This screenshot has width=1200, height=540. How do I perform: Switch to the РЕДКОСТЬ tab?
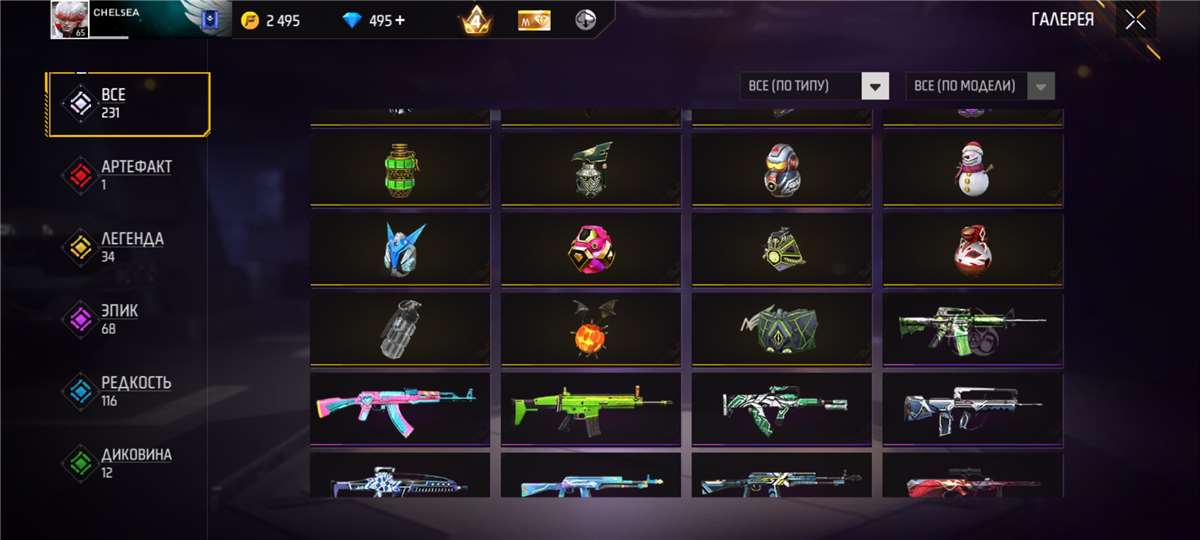coord(129,391)
